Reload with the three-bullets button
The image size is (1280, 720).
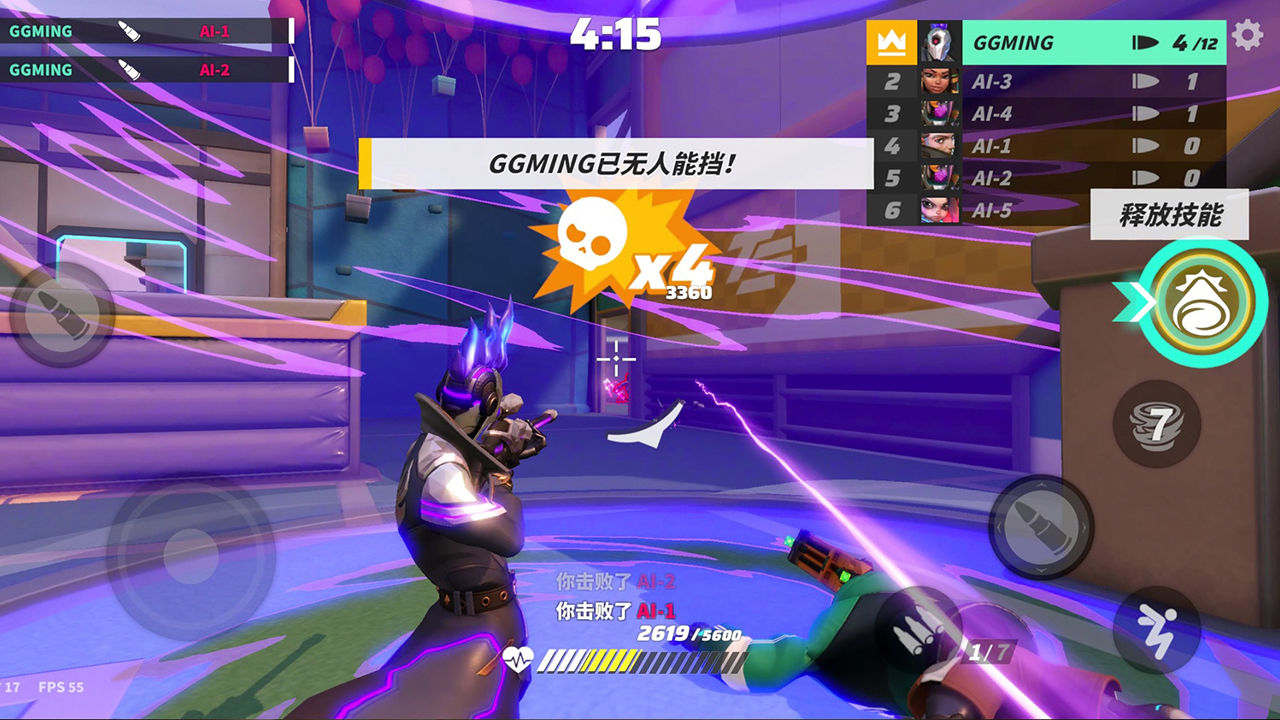[917, 628]
